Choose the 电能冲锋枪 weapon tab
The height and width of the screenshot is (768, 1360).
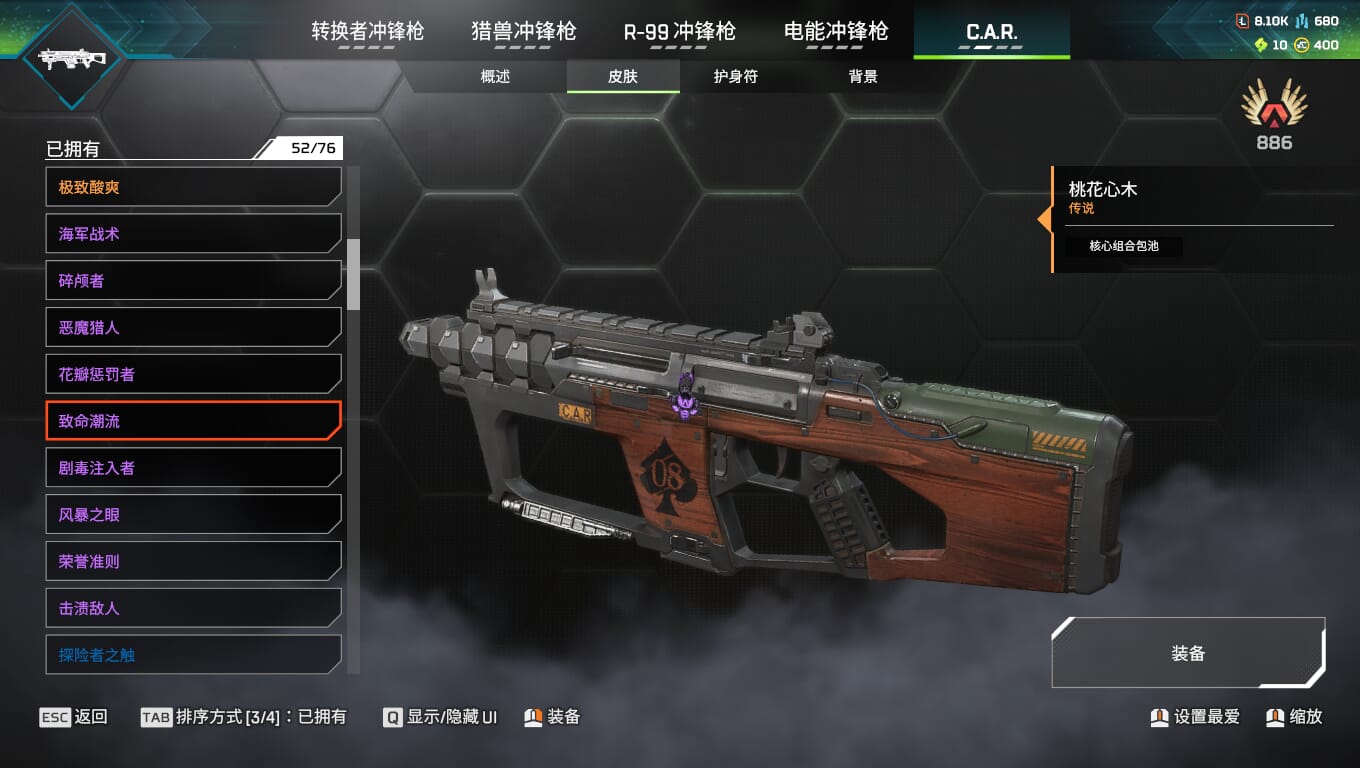[x=835, y=32]
